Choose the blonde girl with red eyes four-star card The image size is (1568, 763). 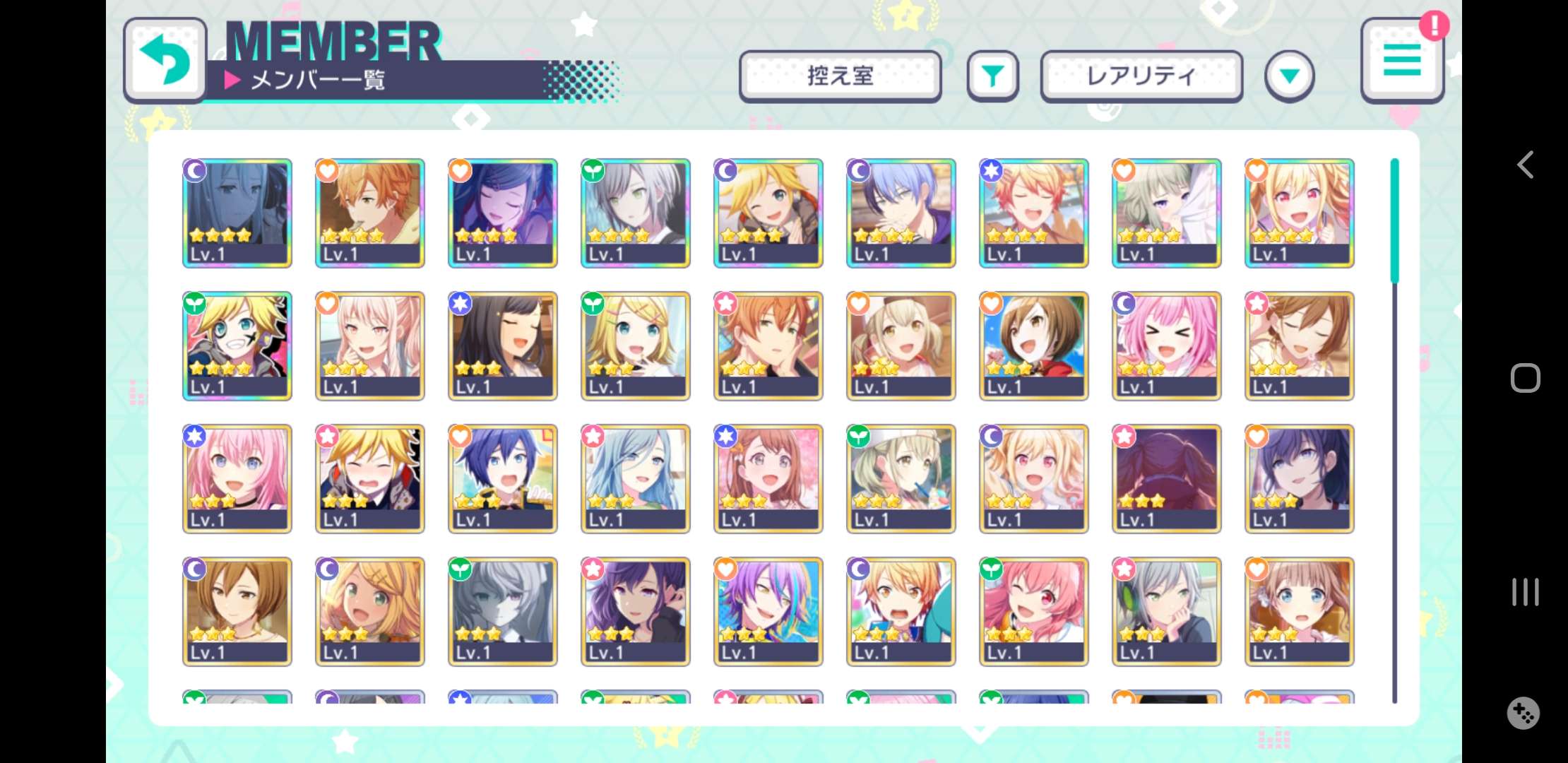[1299, 213]
